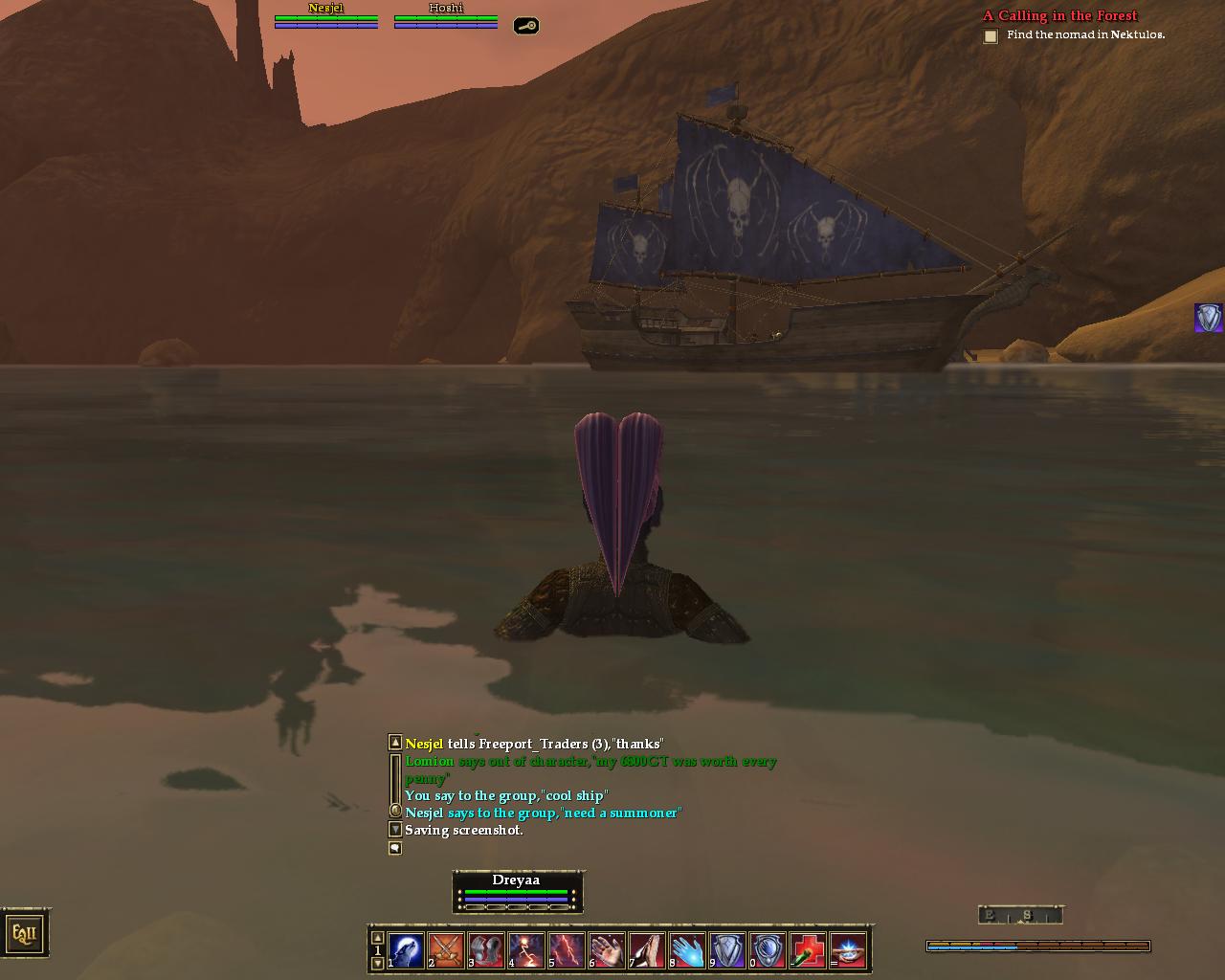Cast the glowing blue hand spell

click(688, 951)
